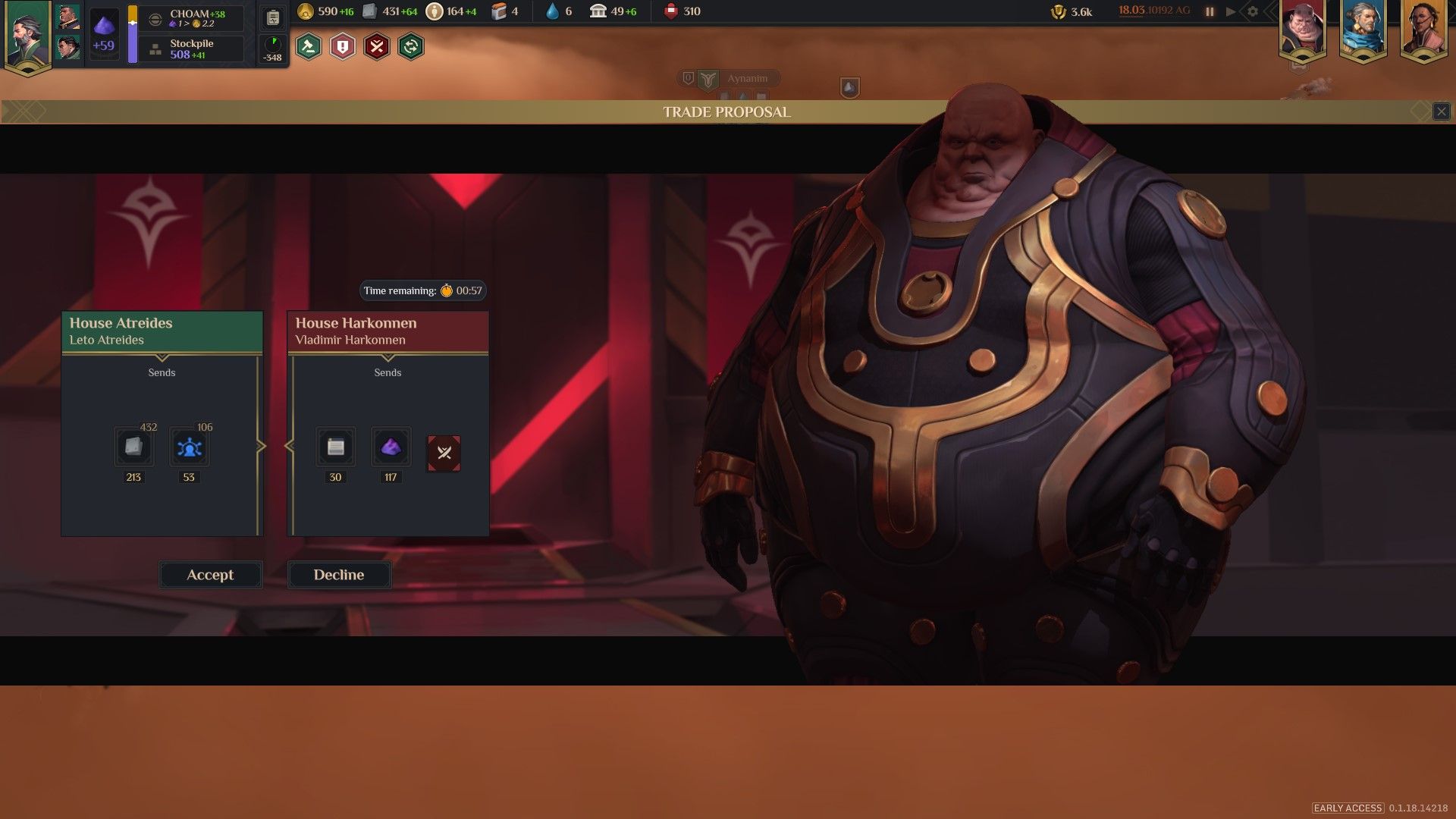Select the Harkonnen faction banner portrait

1302,30
